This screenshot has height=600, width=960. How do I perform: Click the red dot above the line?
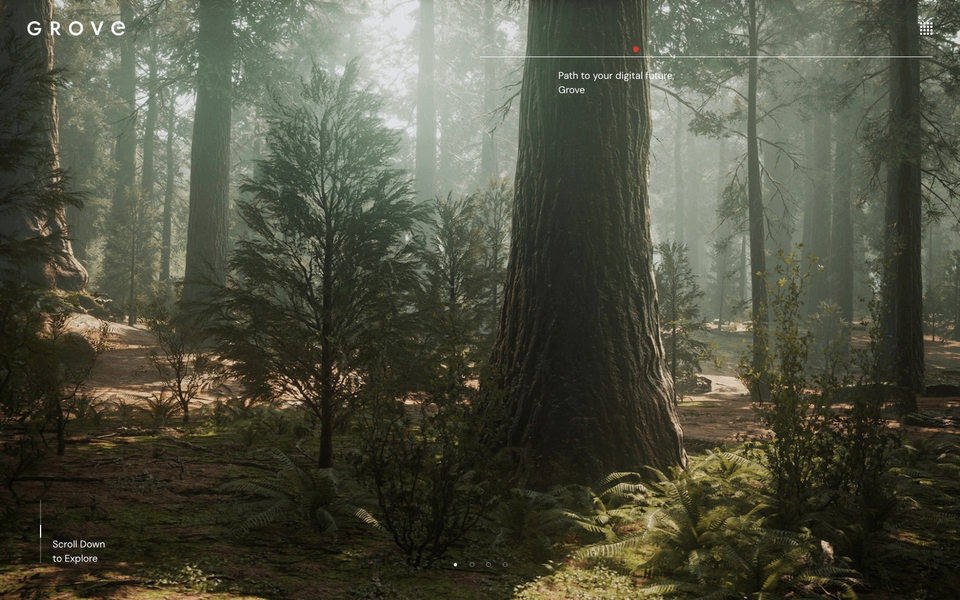[x=635, y=49]
